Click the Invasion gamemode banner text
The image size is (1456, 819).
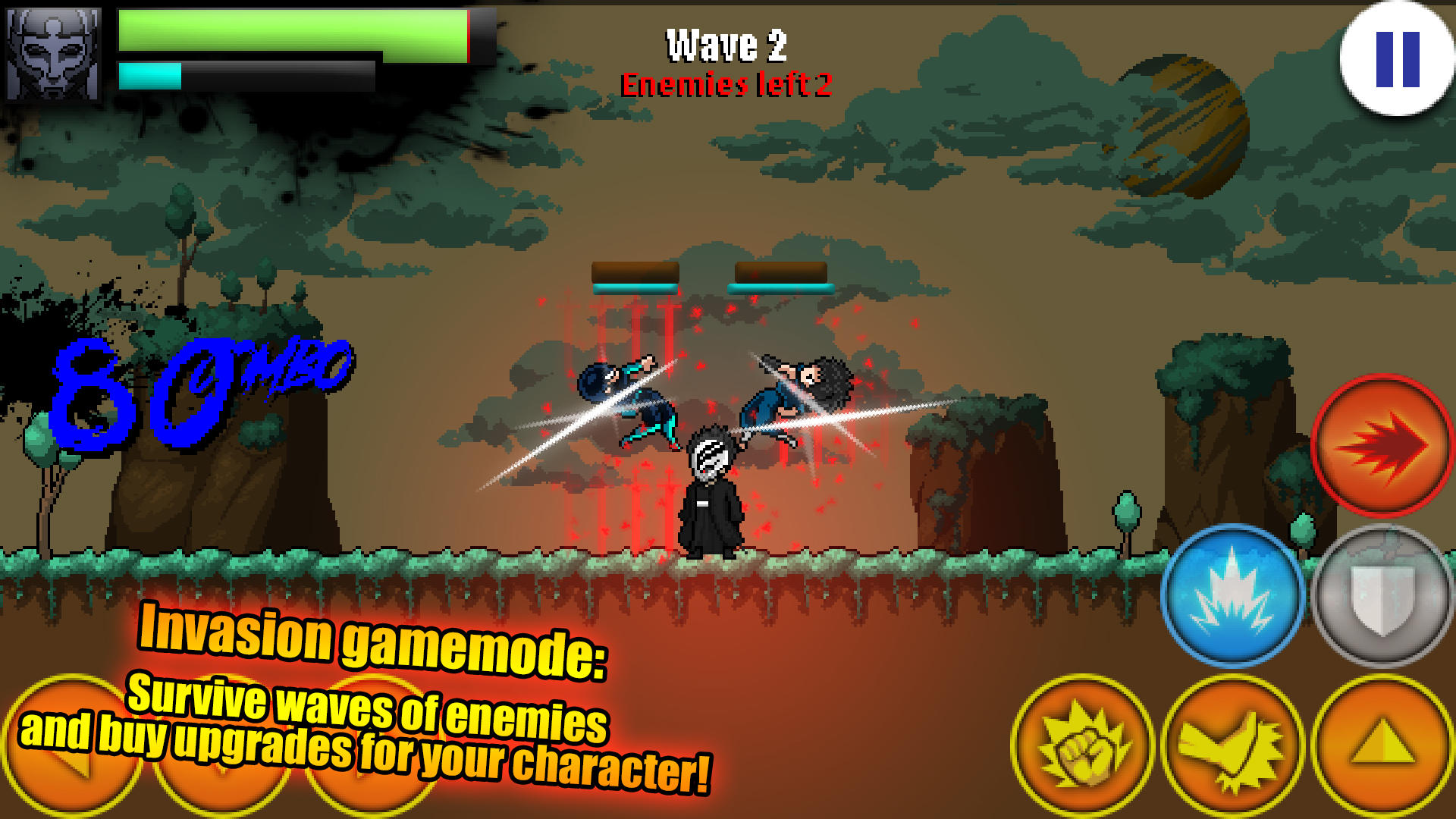click(x=373, y=642)
